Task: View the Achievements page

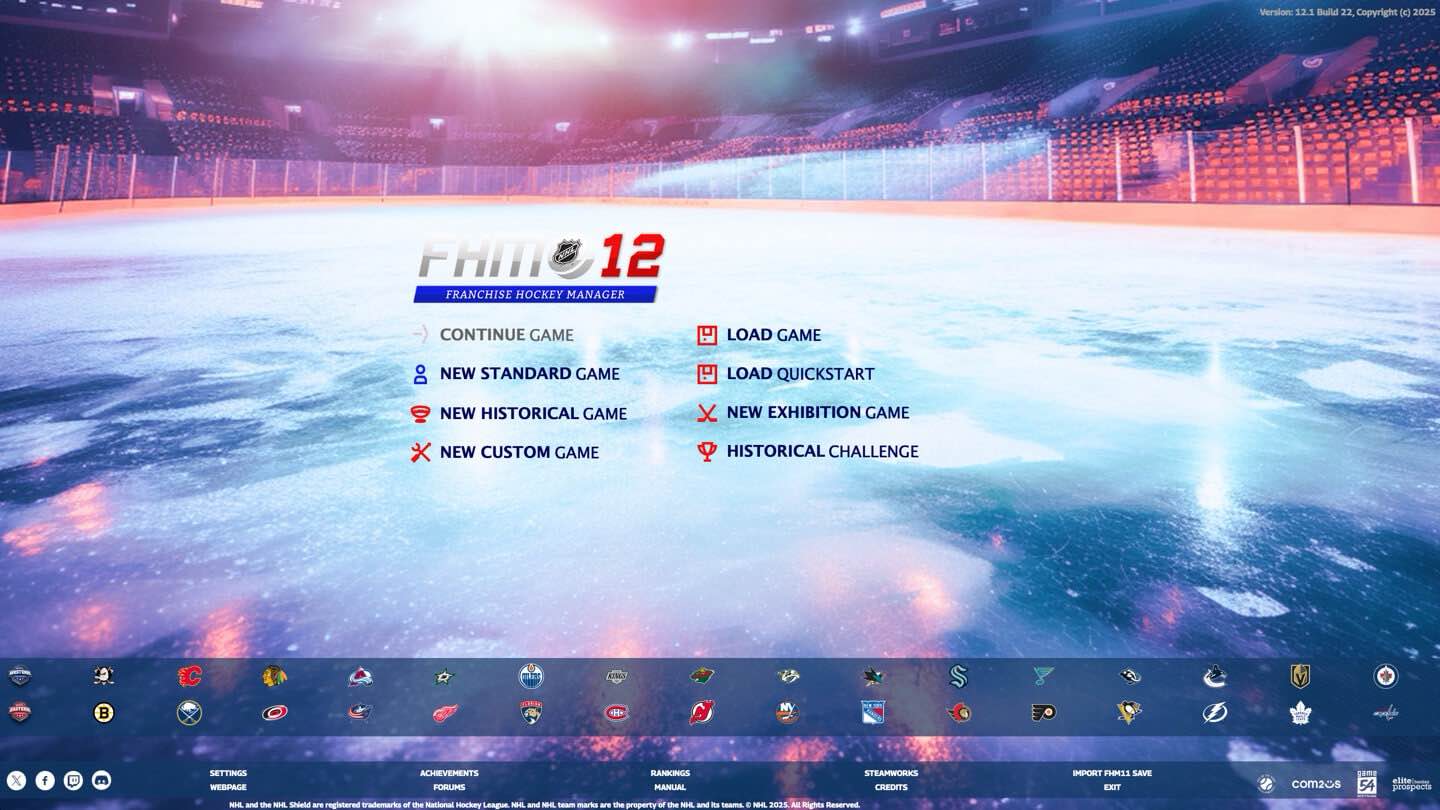Action: tap(449, 772)
